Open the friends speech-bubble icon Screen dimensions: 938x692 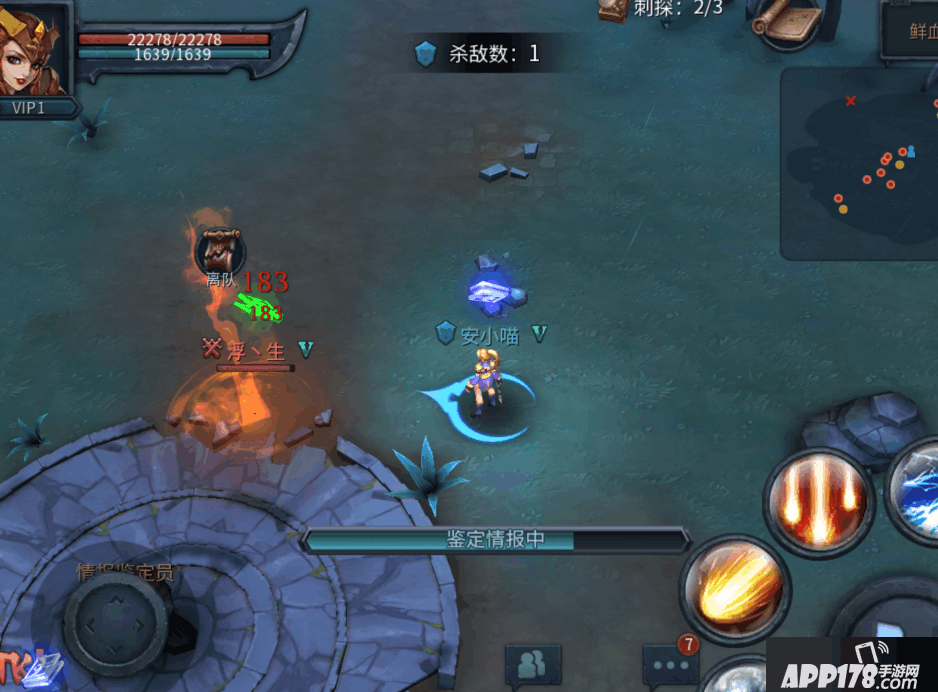point(532,664)
